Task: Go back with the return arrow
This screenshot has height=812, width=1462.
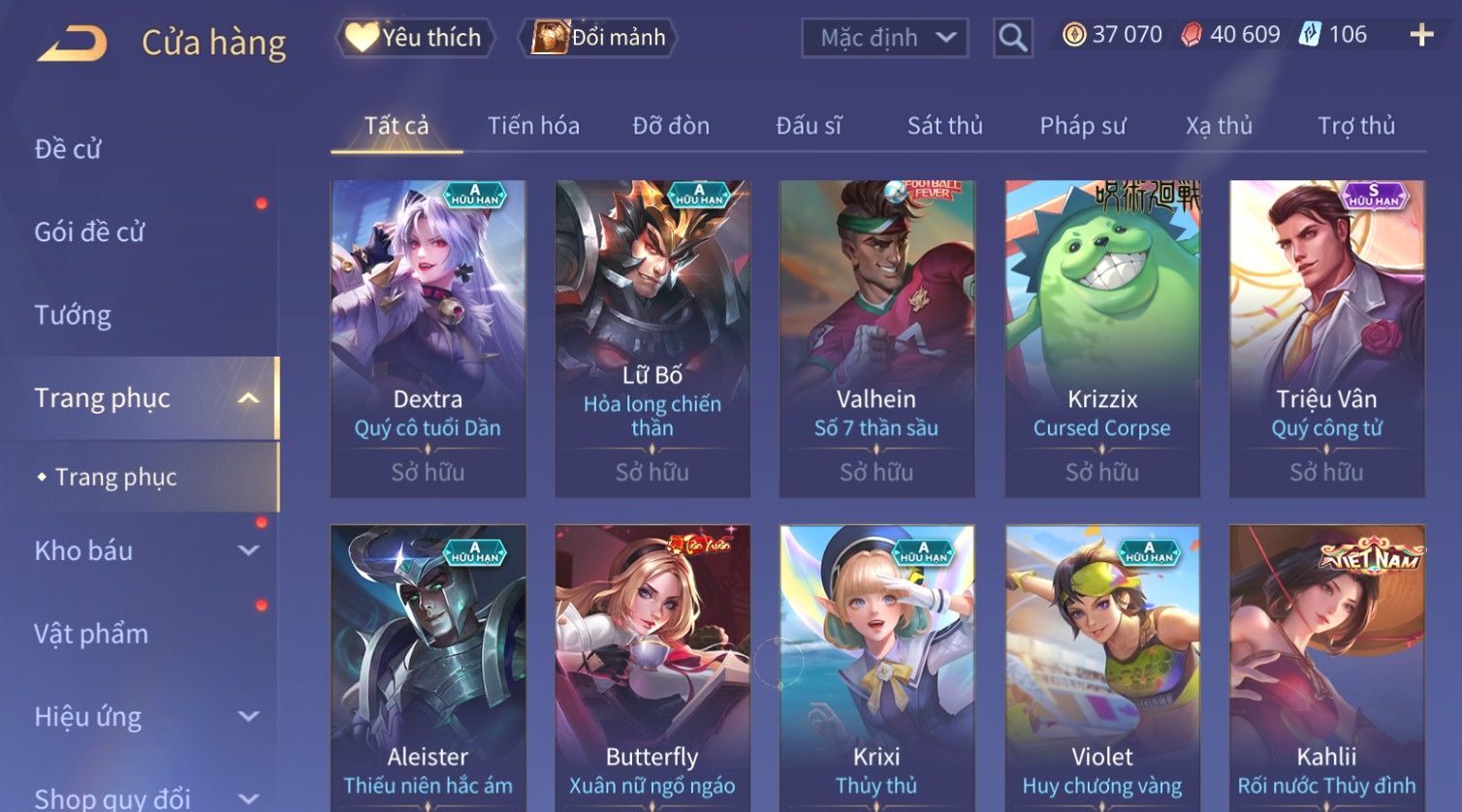Action: [73, 44]
